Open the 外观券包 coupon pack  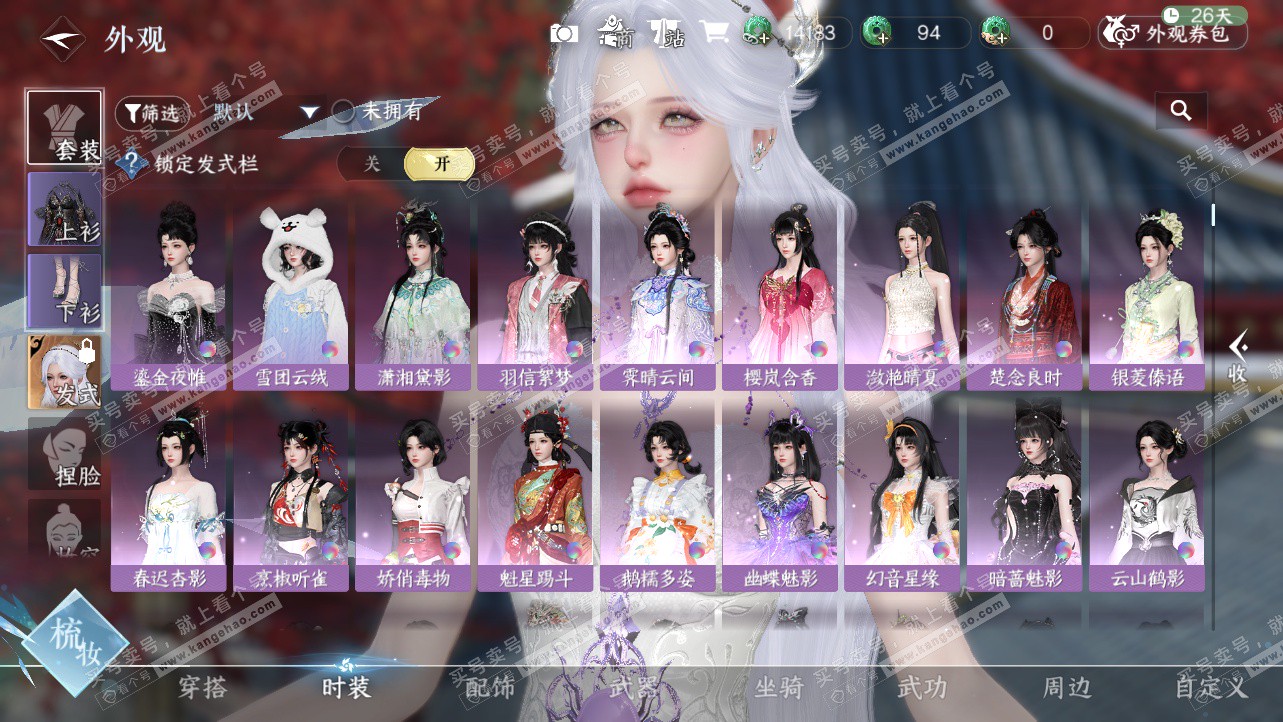point(1173,34)
